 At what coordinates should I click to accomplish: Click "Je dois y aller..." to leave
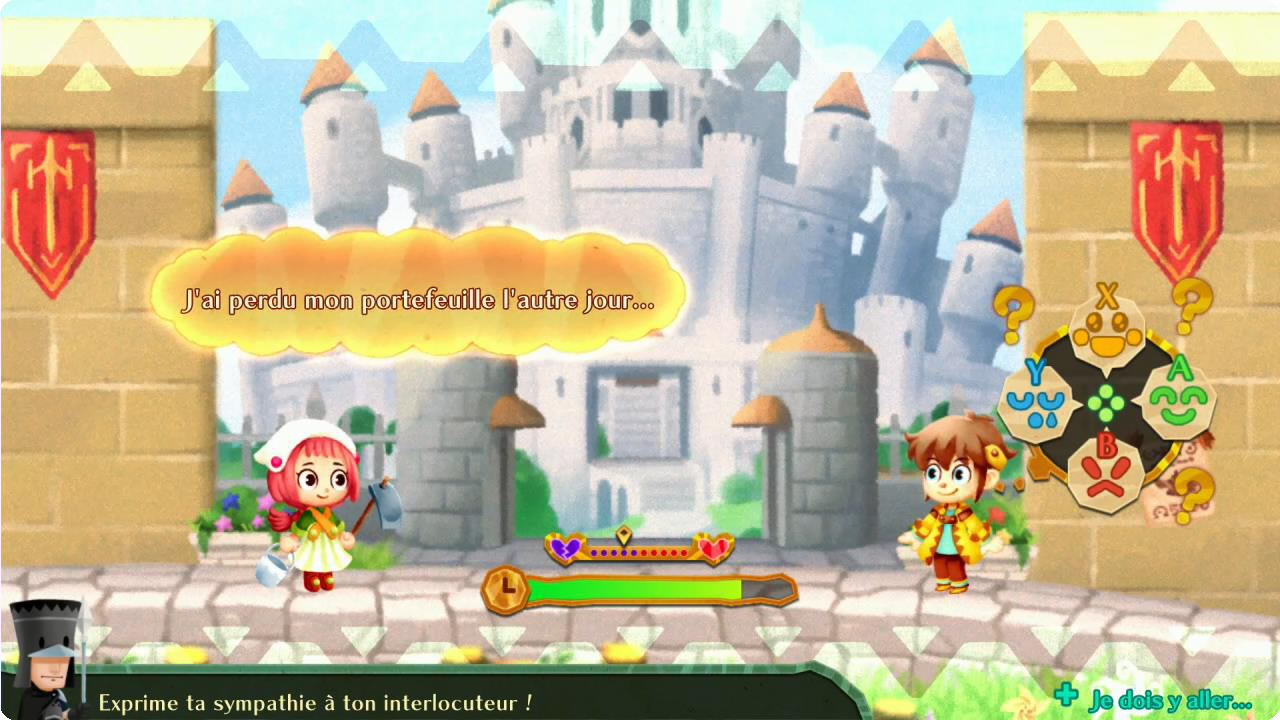click(1169, 700)
